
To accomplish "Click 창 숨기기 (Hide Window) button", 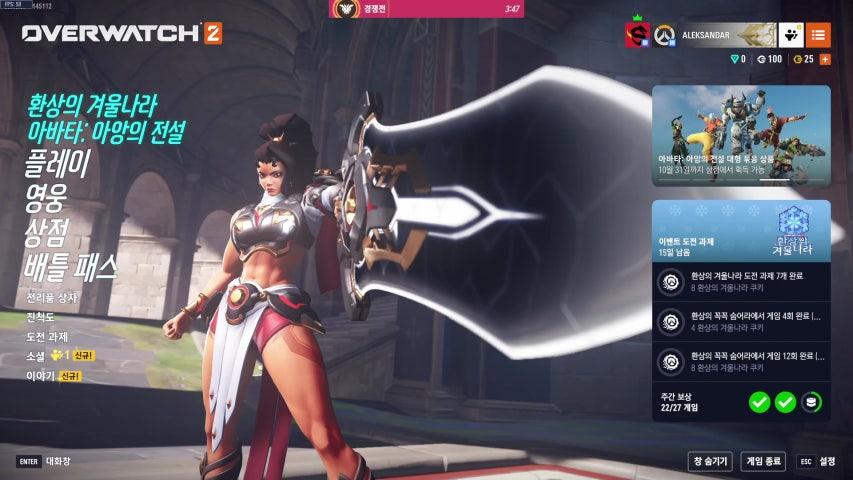I will [710, 461].
